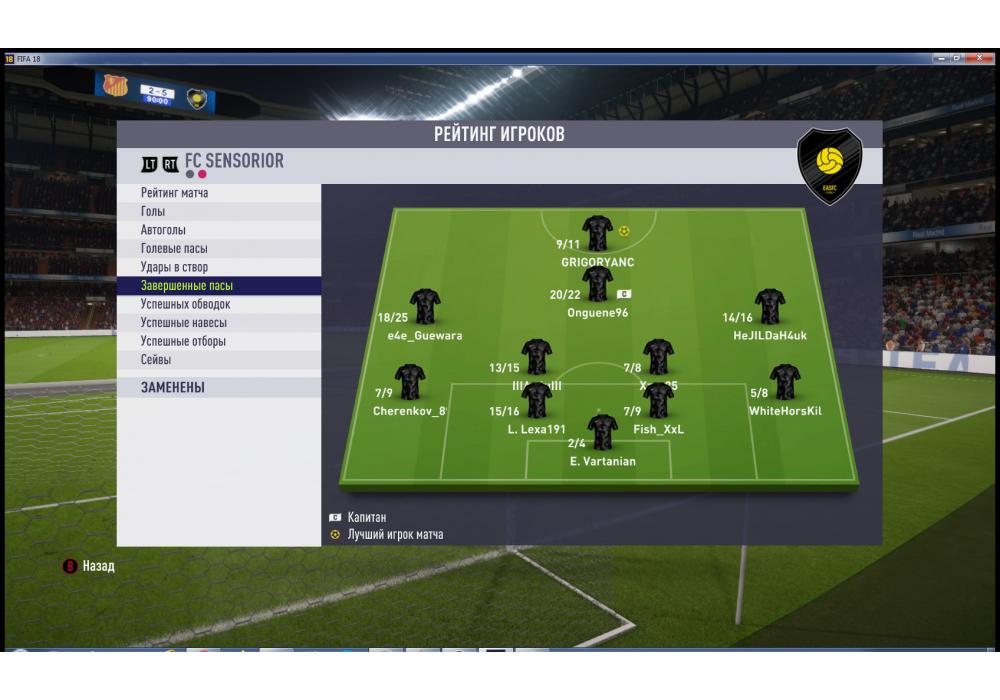Open the Успешные навесы entry
The width and height of the screenshot is (1000, 700).
tap(184, 323)
